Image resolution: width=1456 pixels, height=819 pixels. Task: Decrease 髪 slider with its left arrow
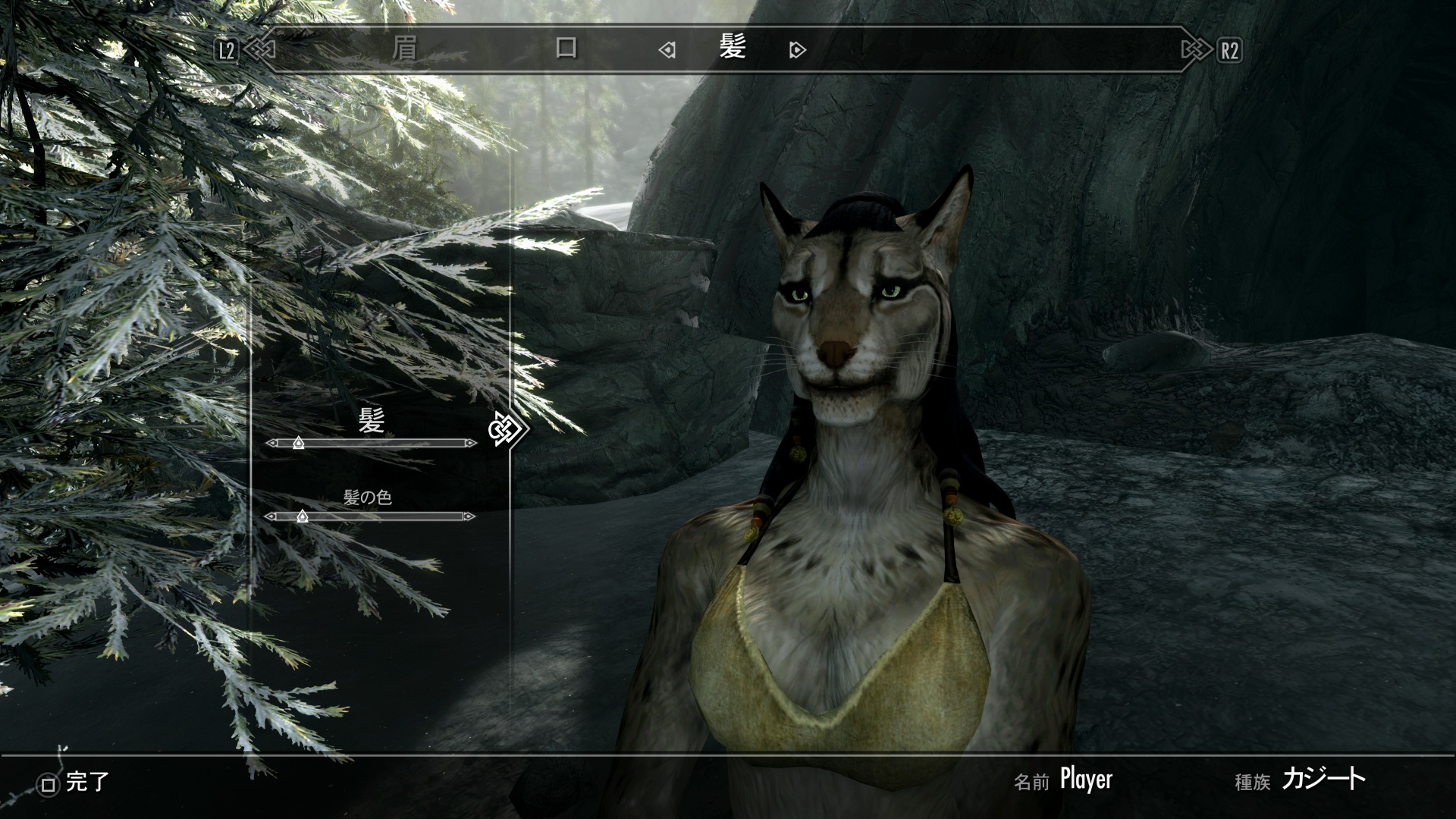(x=271, y=443)
